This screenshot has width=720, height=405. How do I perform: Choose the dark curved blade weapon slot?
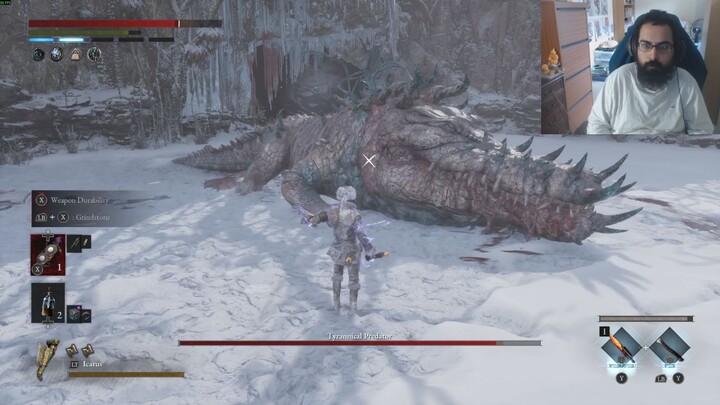pyautogui.click(x=667, y=349)
